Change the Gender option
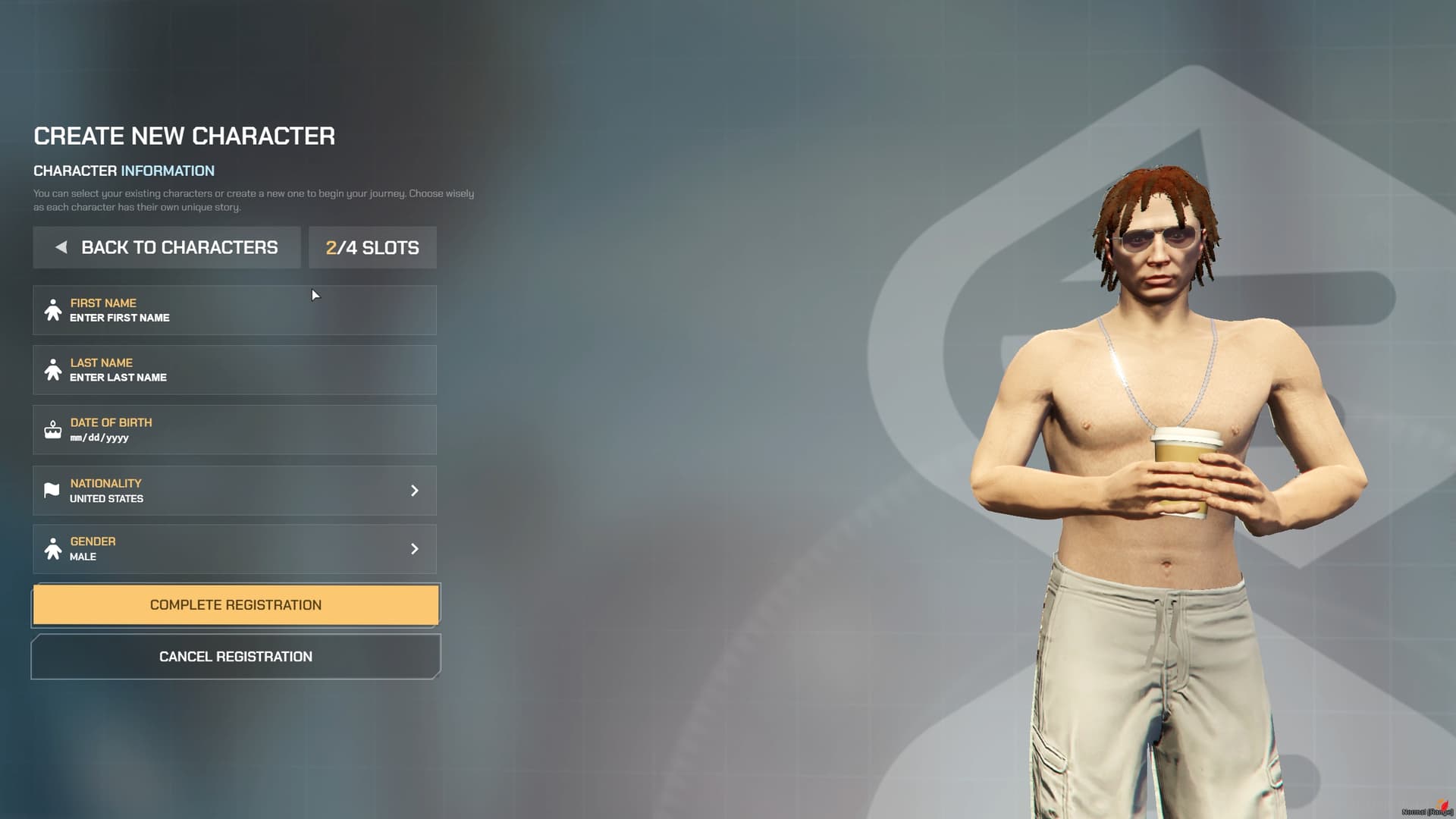The image size is (1456, 819). (x=235, y=549)
